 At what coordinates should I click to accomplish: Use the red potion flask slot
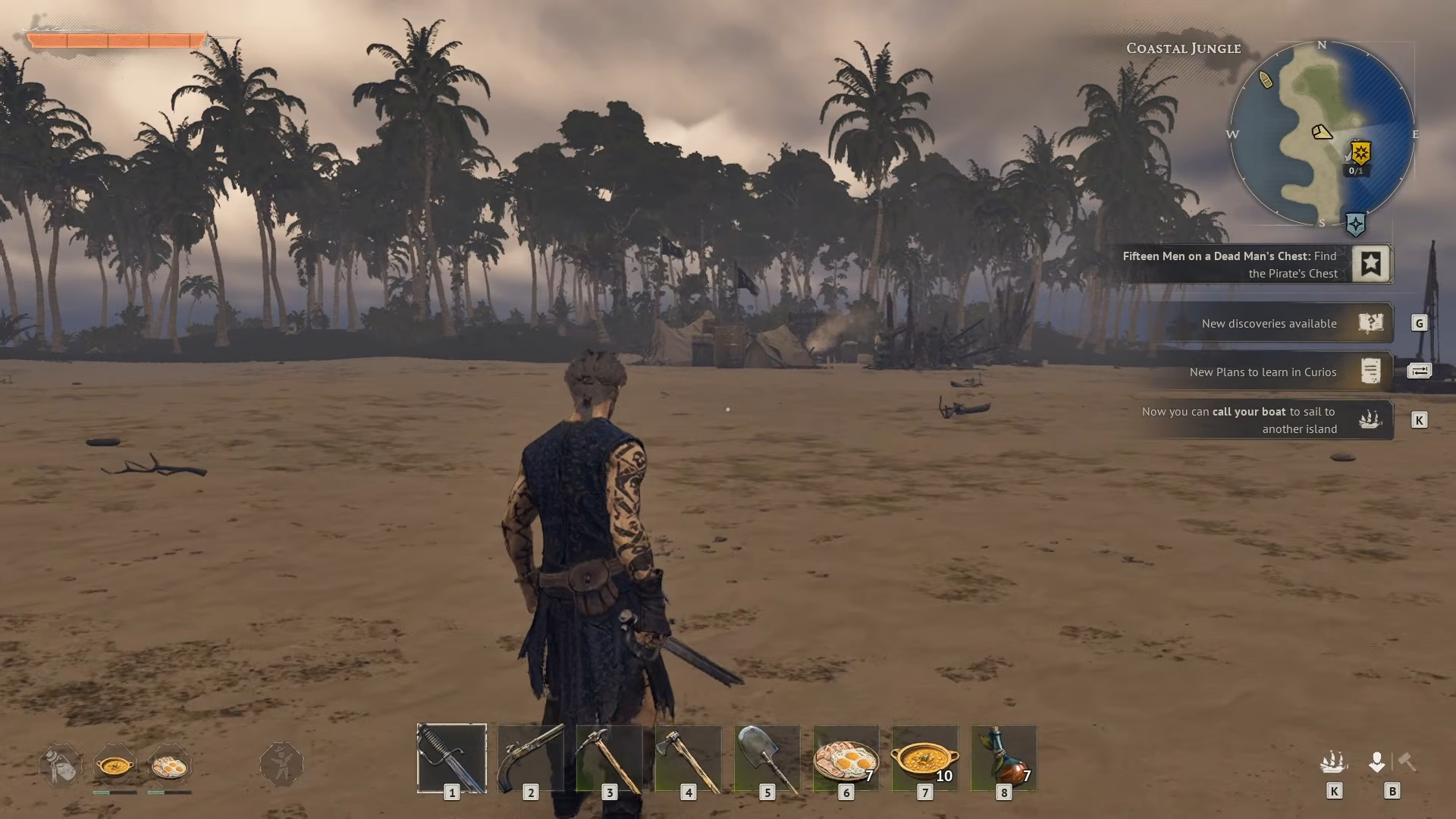click(1003, 758)
